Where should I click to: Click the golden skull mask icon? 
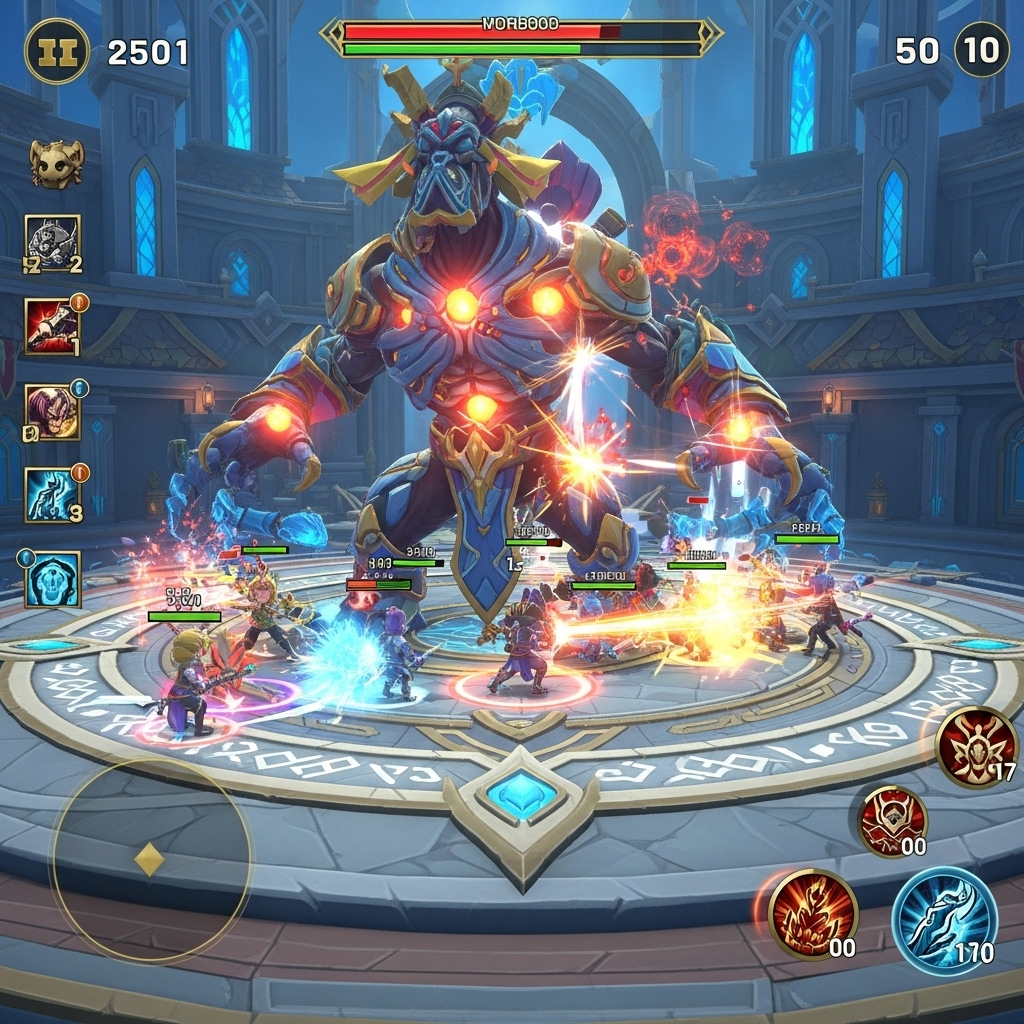pyautogui.click(x=56, y=162)
